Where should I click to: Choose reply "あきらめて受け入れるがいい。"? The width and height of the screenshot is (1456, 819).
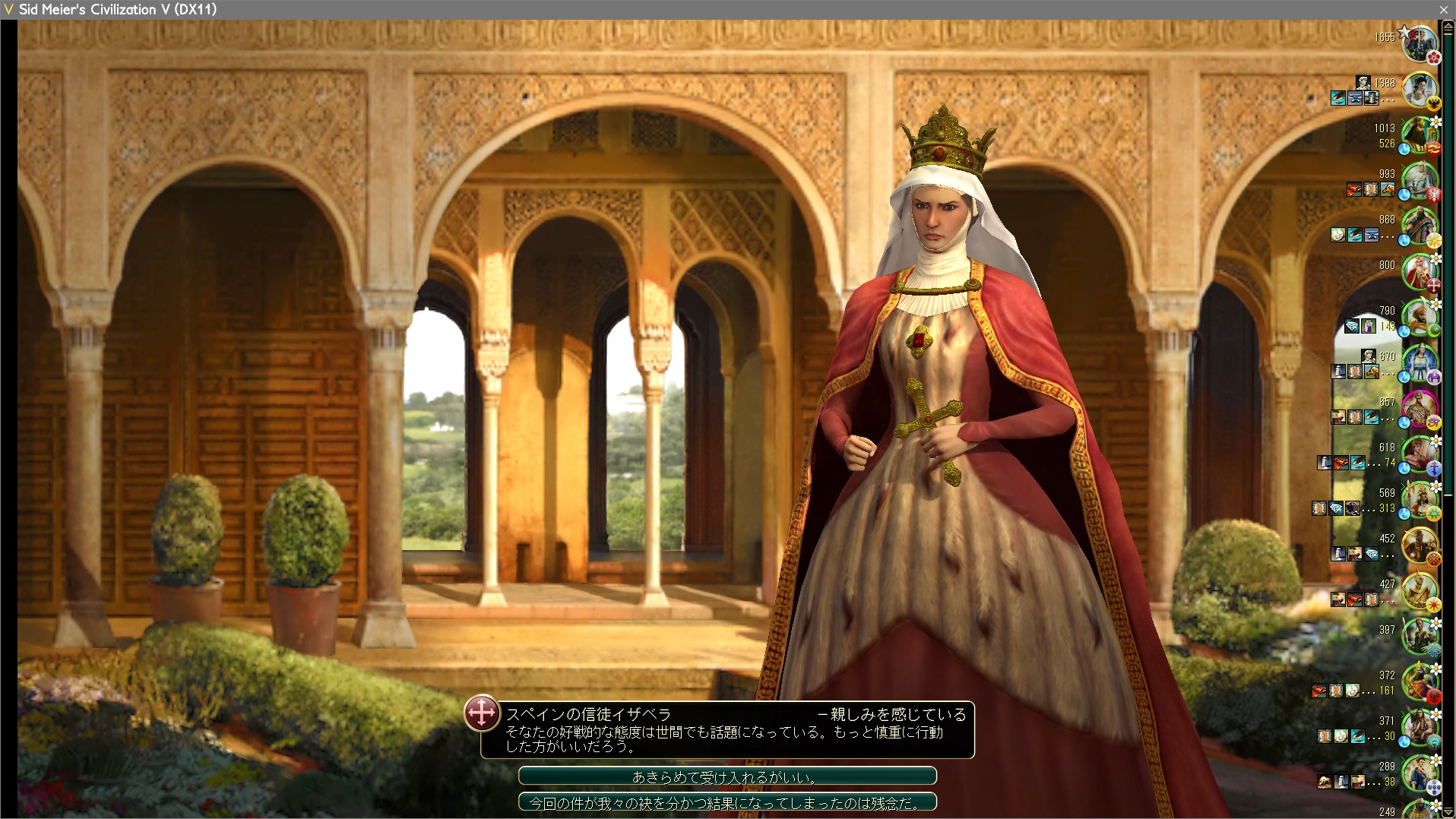pos(726,776)
